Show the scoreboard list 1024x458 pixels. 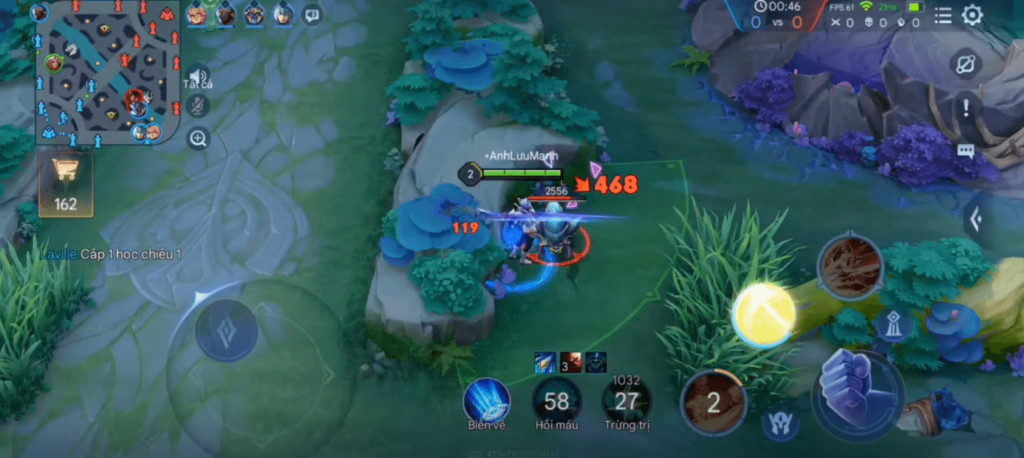point(943,16)
